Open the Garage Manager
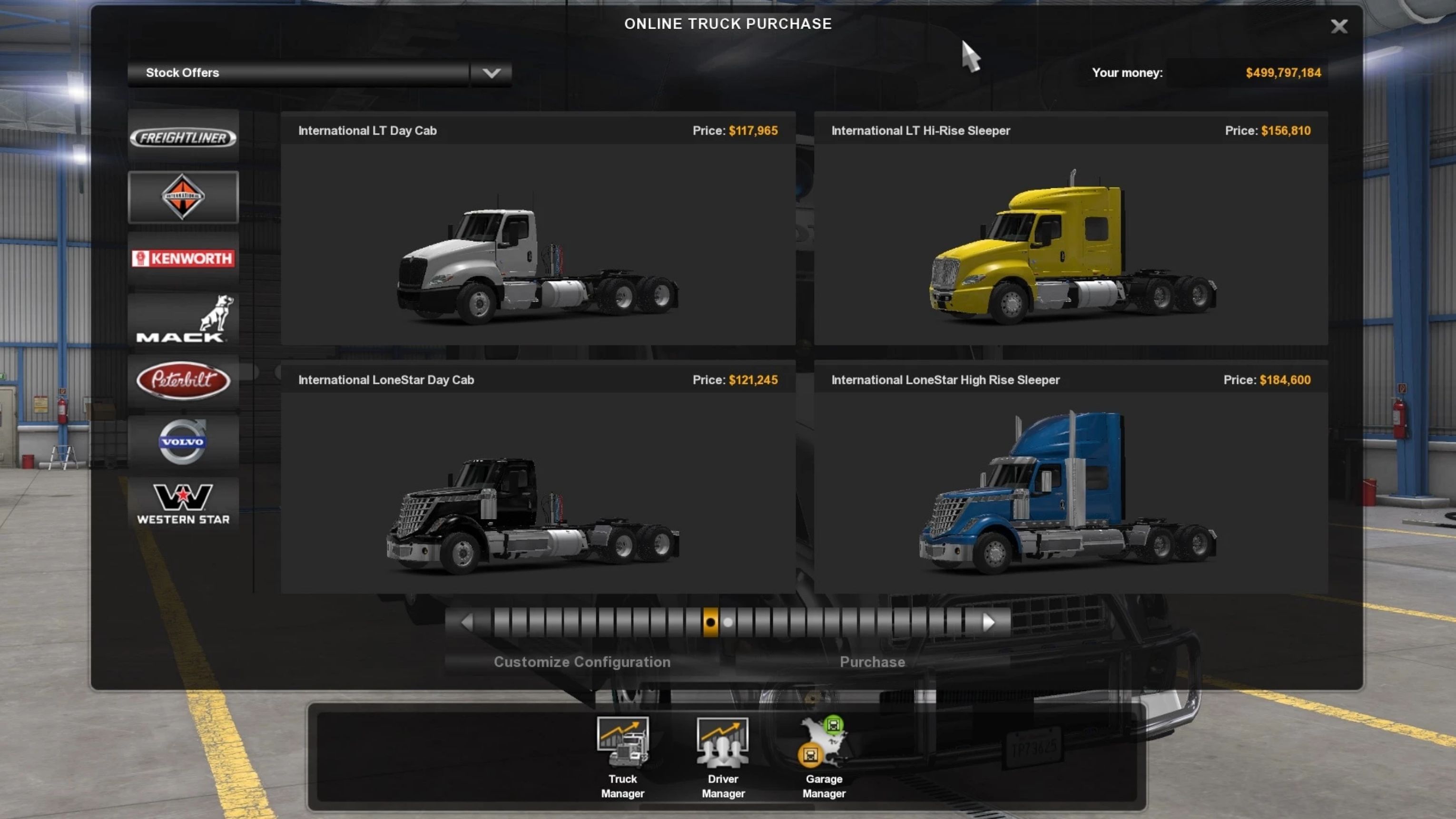1456x819 pixels. pyautogui.click(x=824, y=757)
